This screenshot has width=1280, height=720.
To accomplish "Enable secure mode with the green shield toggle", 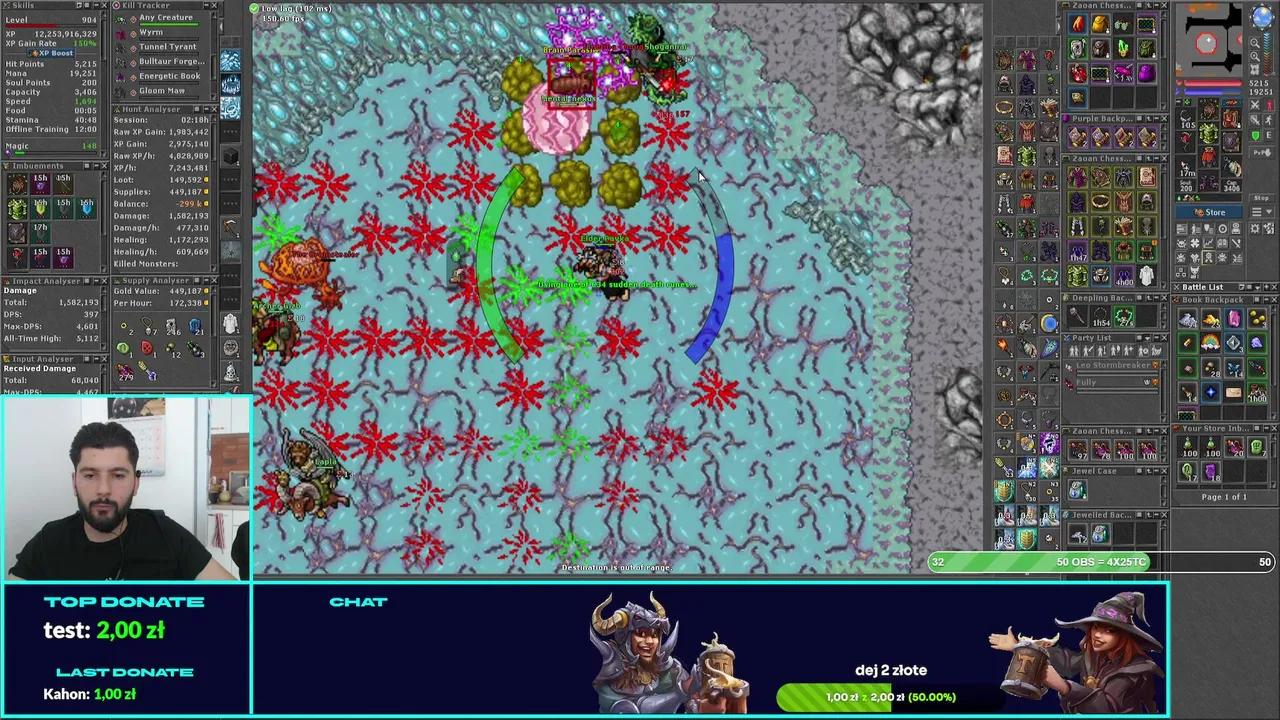I will click(1255, 135).
